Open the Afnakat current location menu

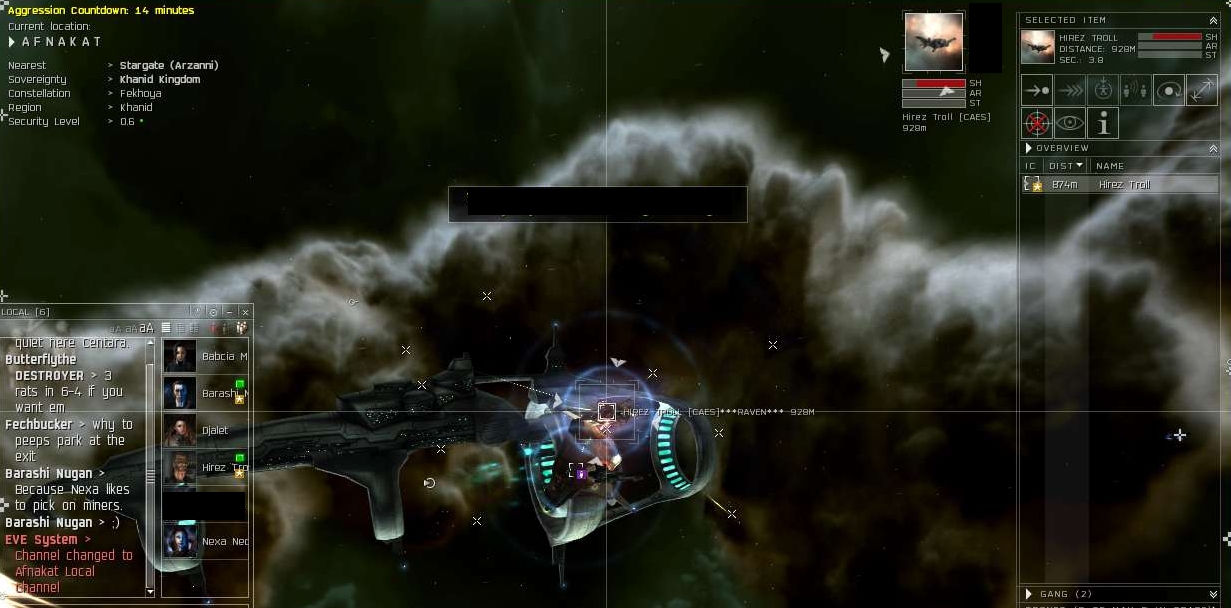[x=12, y=42]
